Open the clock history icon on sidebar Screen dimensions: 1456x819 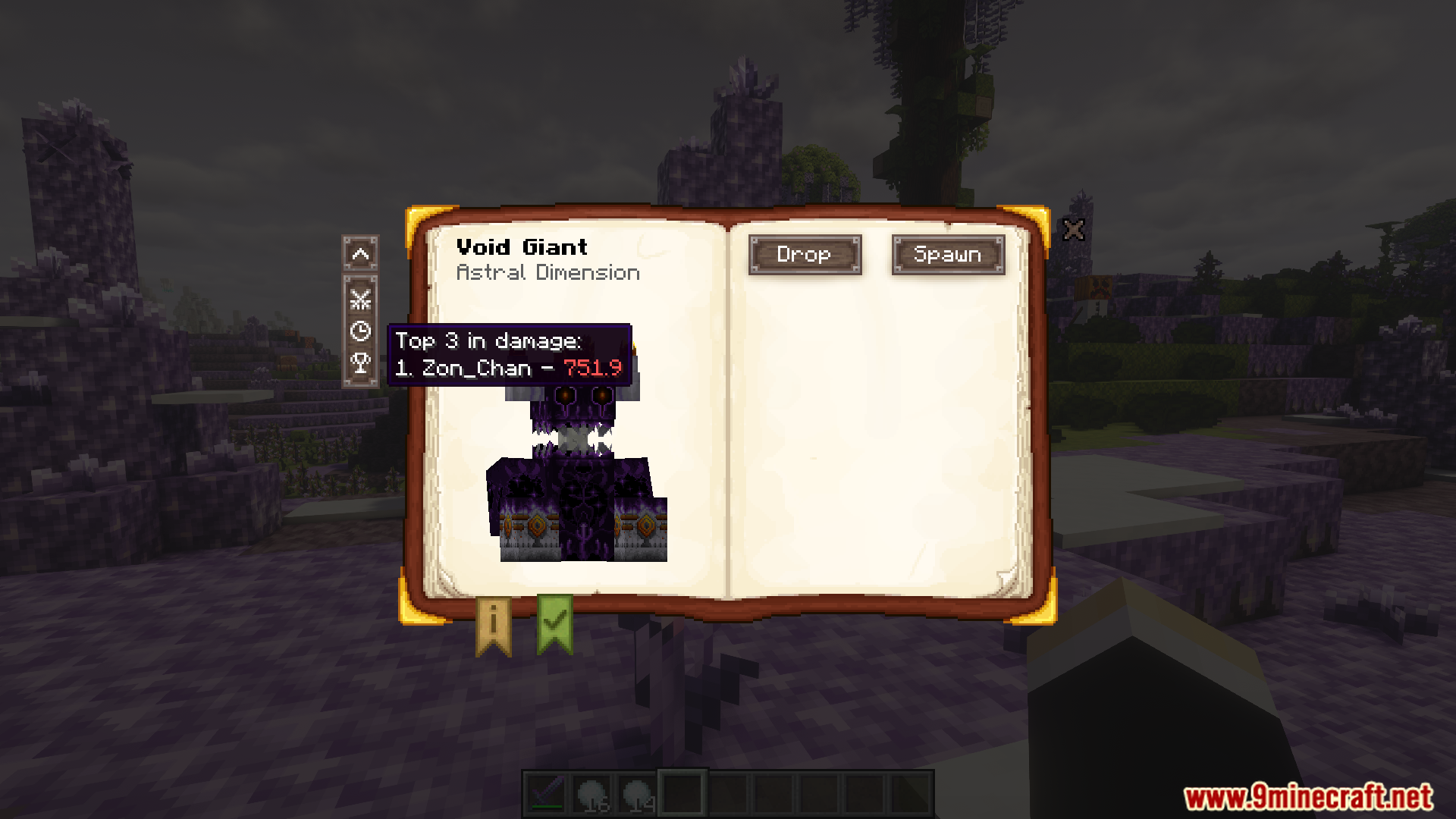coord(360,331)
